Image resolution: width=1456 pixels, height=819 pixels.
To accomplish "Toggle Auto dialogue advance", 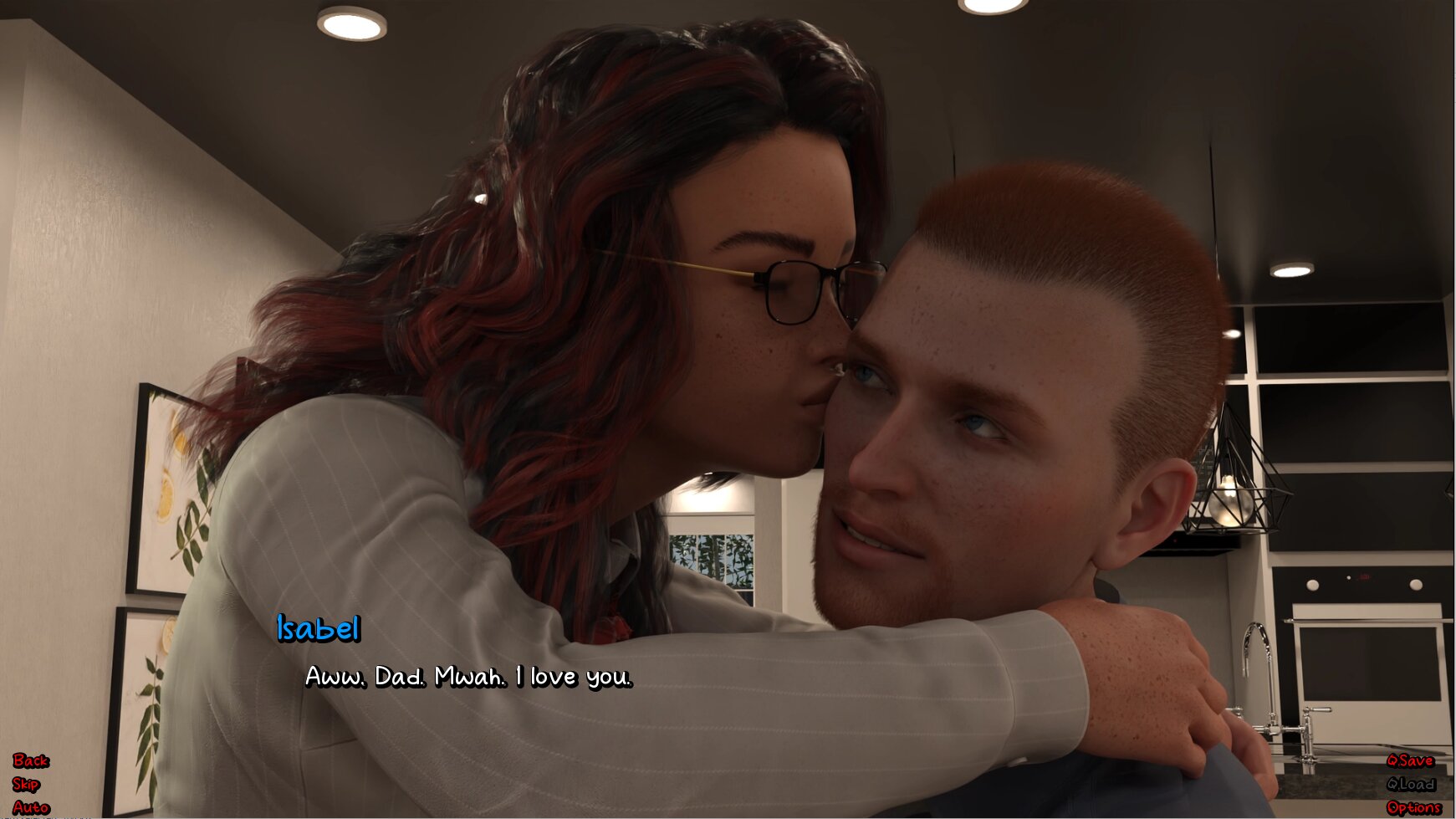I will pyautogui.click(x=31, y=807).
